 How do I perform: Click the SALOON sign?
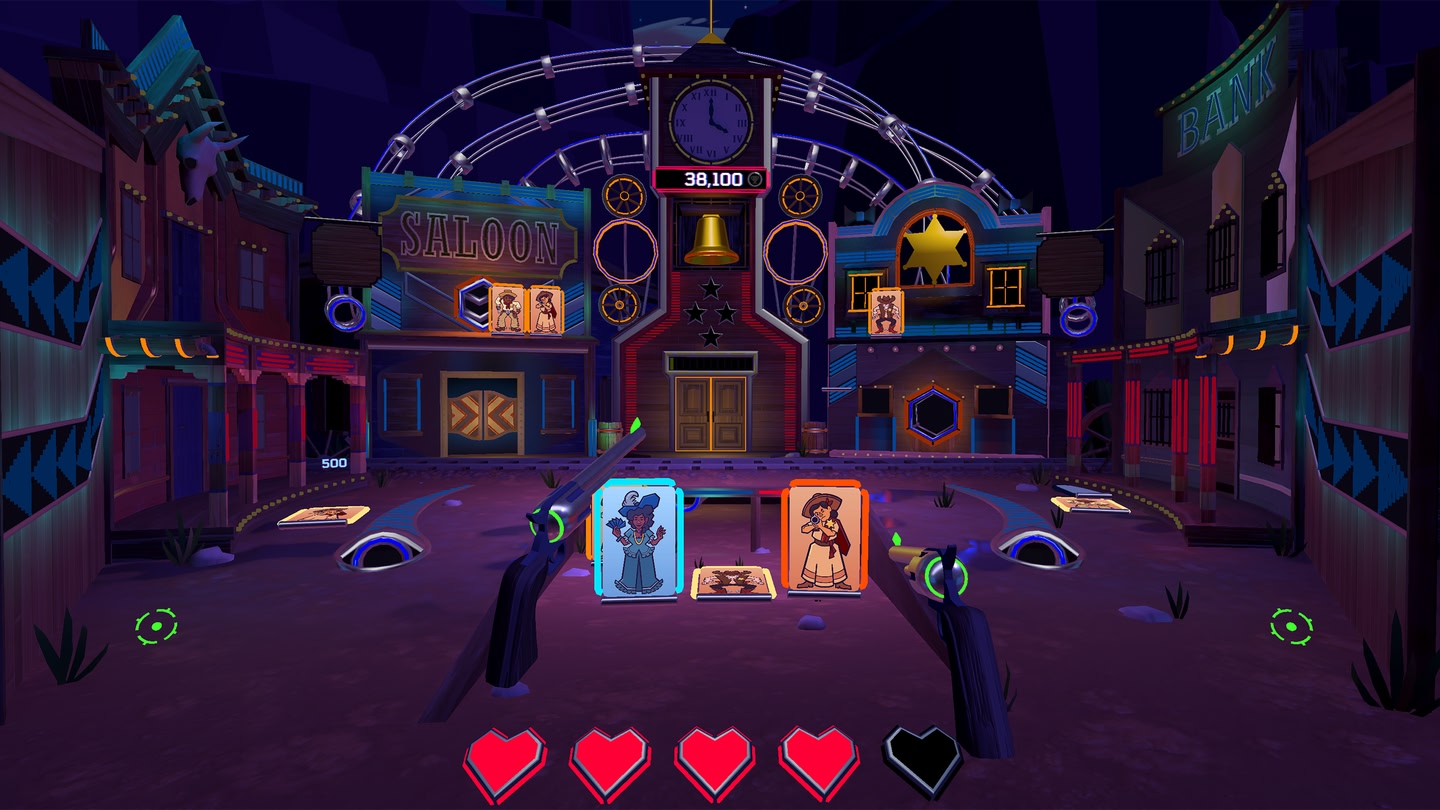[x=478, y=234]
